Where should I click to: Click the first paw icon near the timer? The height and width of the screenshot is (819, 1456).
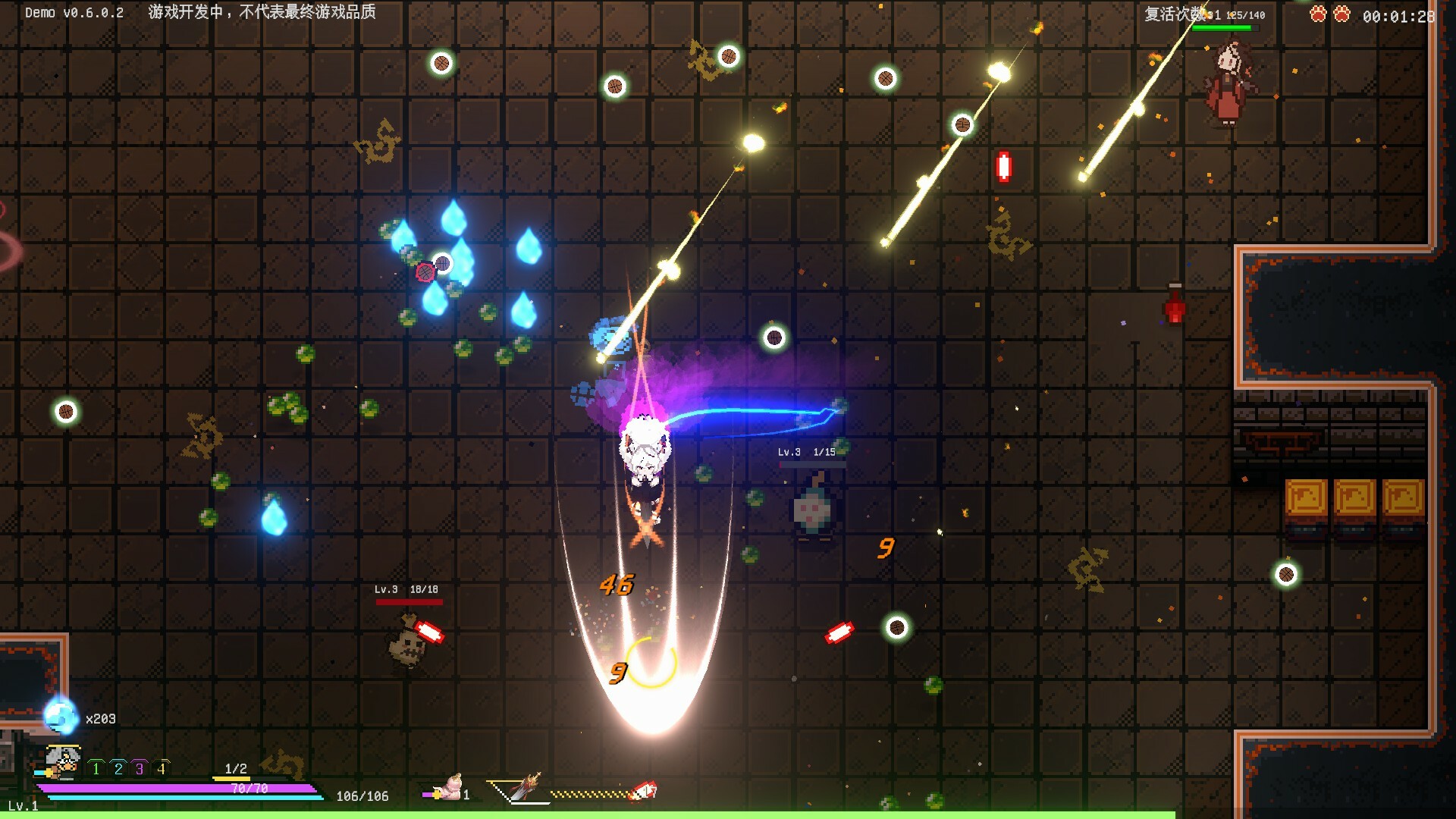(x=1318, y=13)
